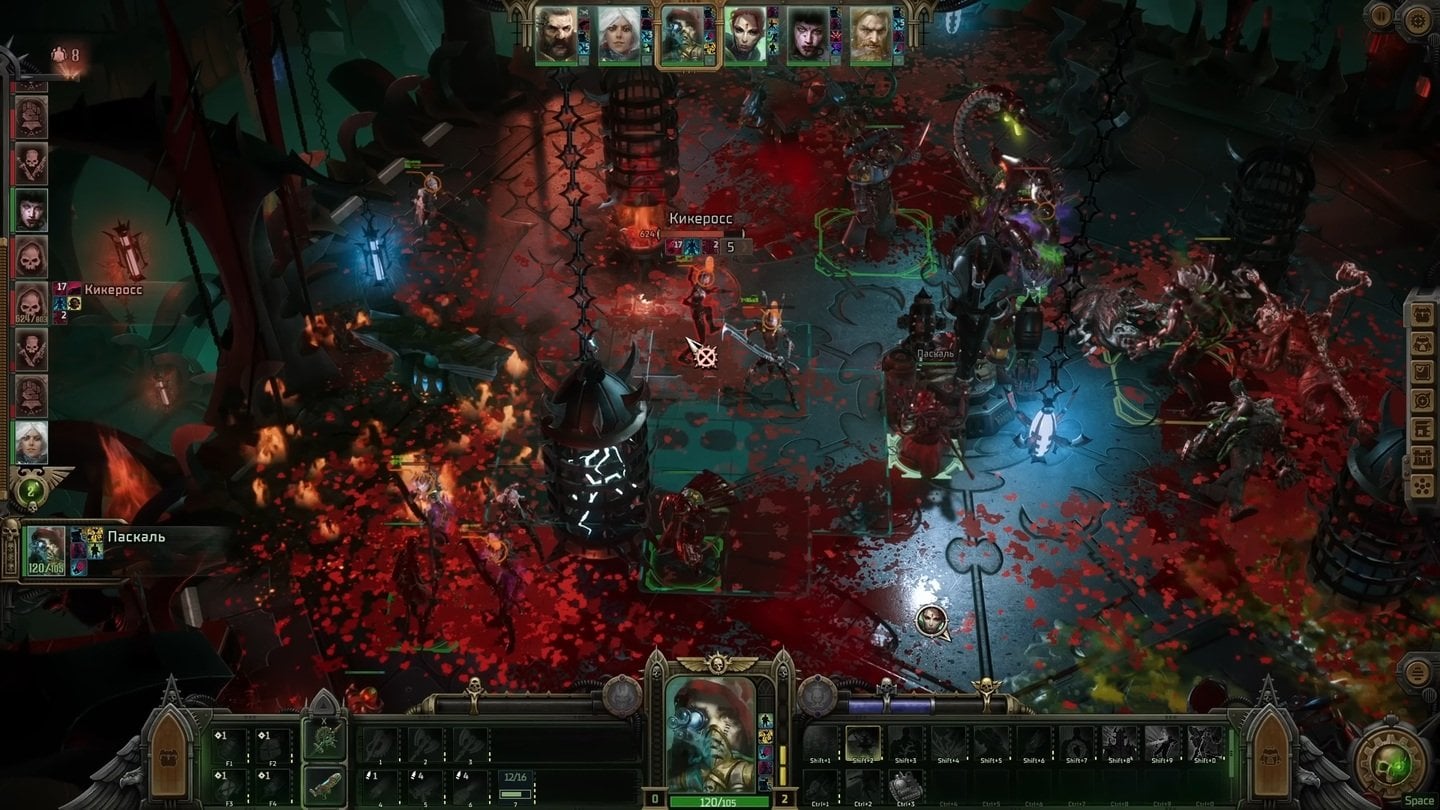1440x810 pixels.
Task: Open the character equipment armor icon
Action: (1424, 344)
